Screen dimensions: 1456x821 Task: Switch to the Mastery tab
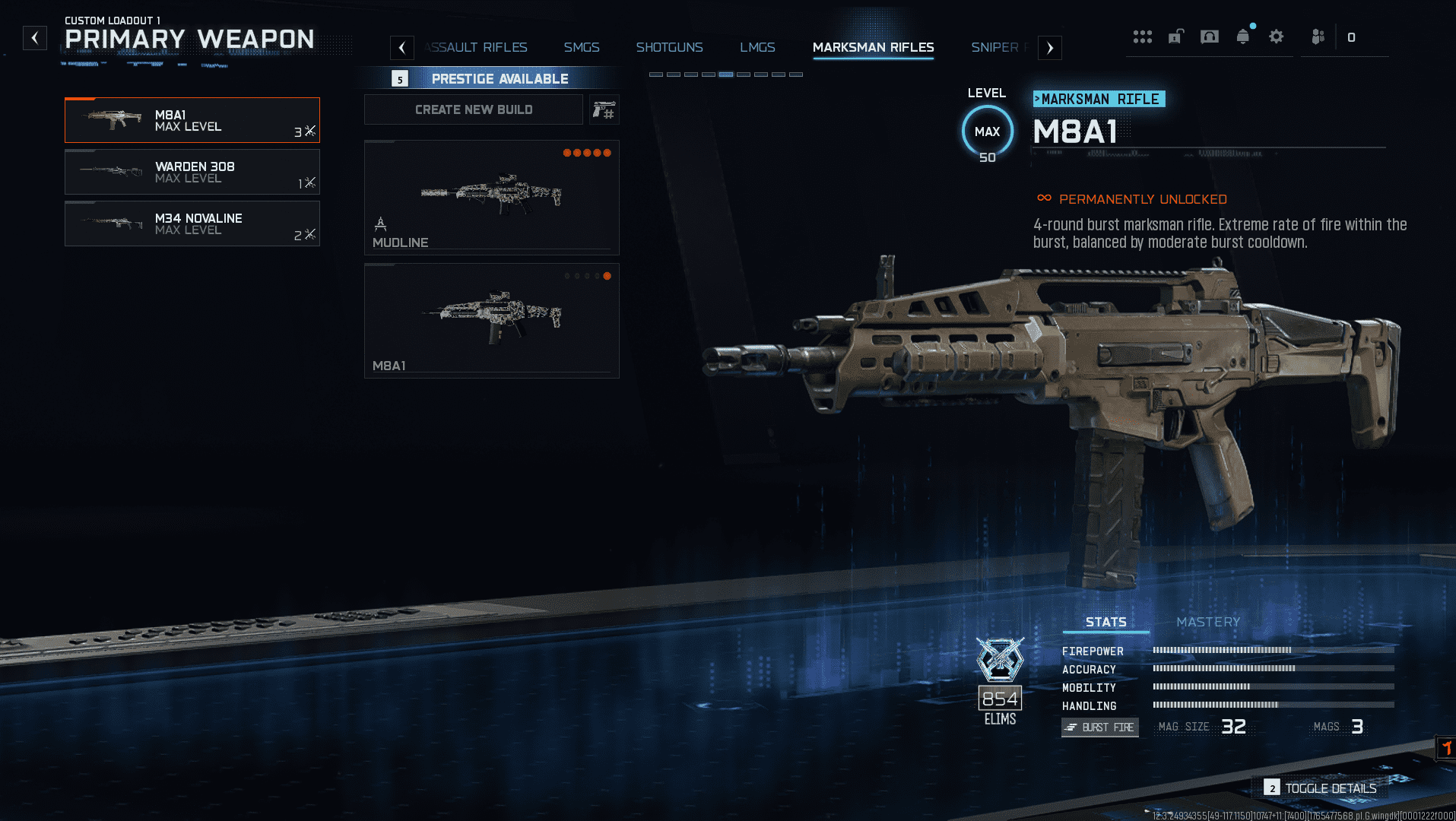[1208, 622]
